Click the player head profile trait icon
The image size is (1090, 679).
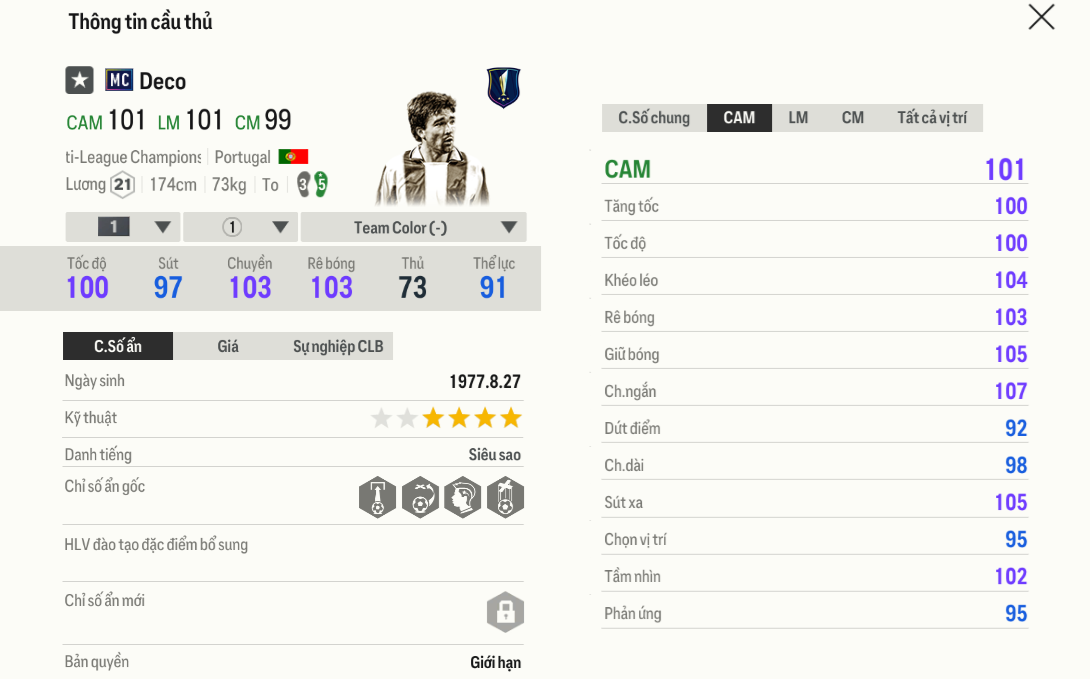(463, 497)
